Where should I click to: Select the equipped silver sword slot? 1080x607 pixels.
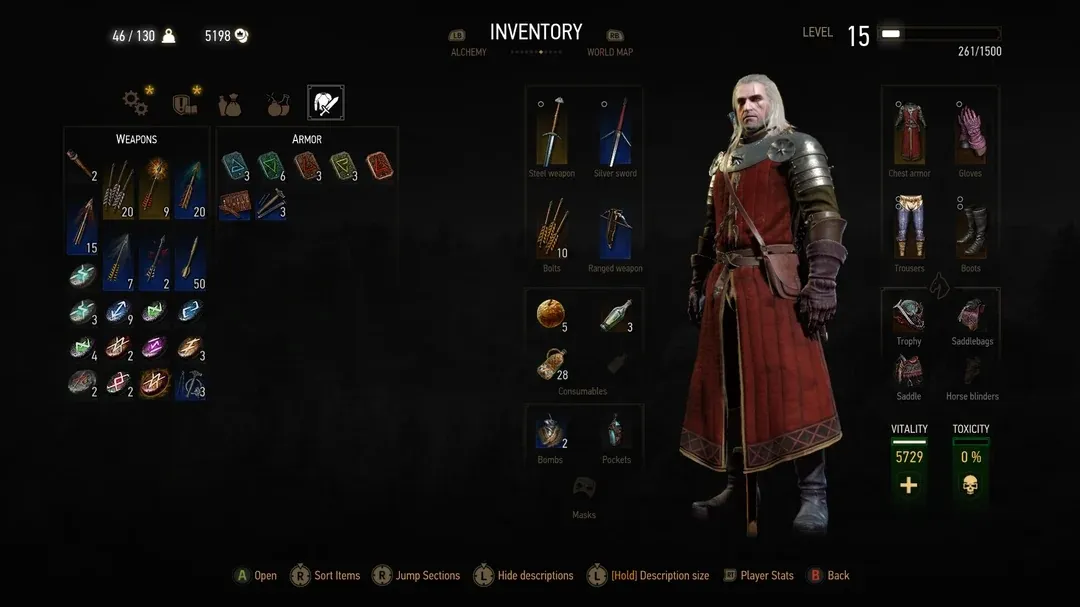coord(615,133)
